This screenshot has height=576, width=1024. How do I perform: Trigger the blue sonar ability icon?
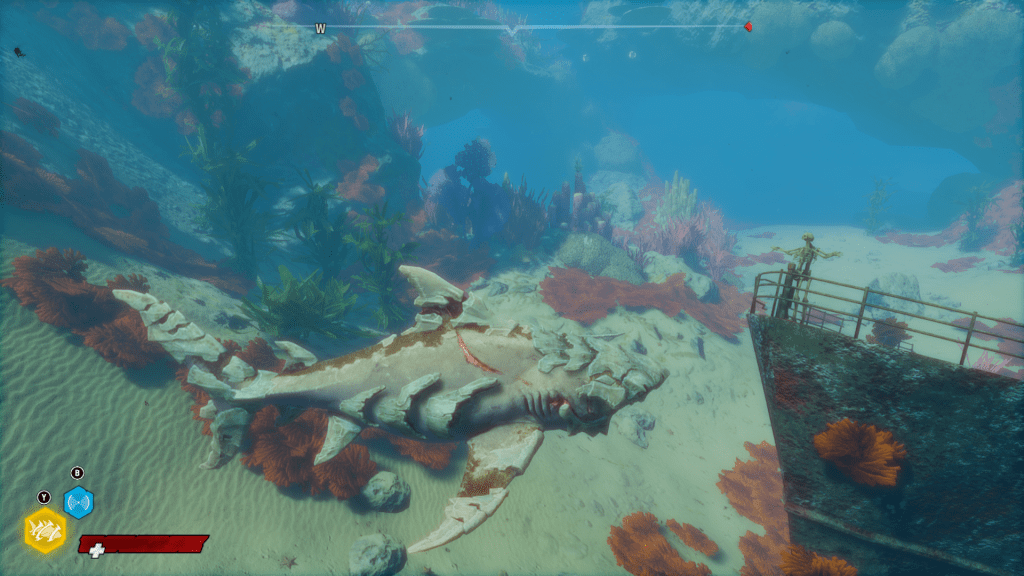coord(78,501)
